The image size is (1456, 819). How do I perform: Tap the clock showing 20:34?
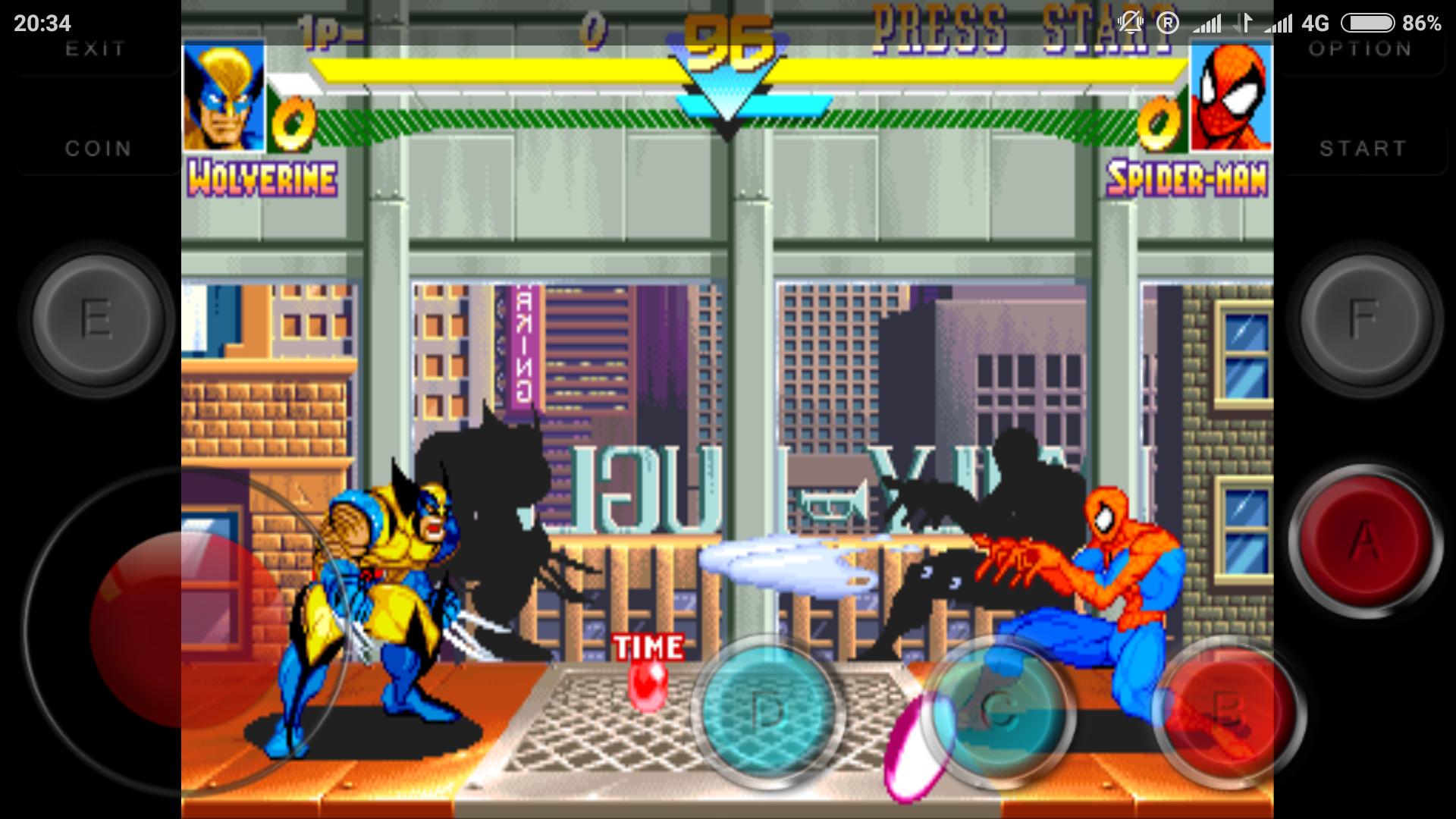pyautogui.click(x=42, y=23)
